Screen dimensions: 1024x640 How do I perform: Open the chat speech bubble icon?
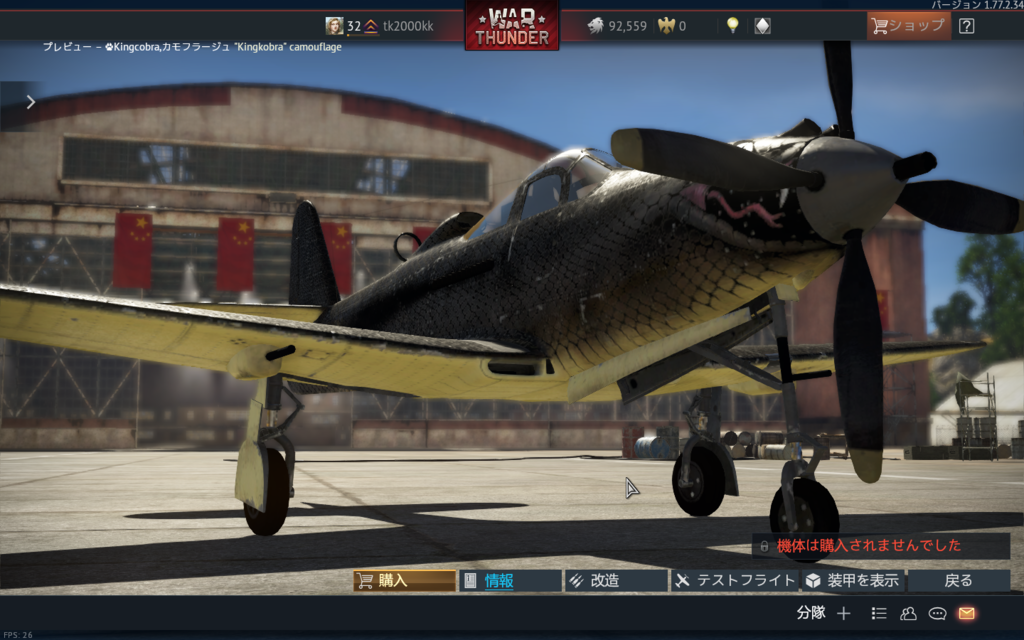(937, 613)
